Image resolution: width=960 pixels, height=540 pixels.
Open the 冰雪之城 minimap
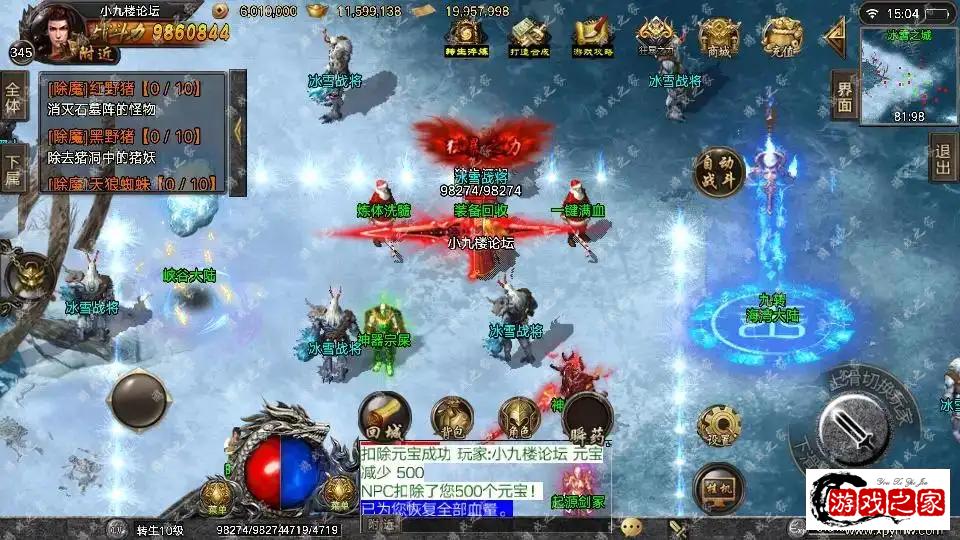[908, 75]
